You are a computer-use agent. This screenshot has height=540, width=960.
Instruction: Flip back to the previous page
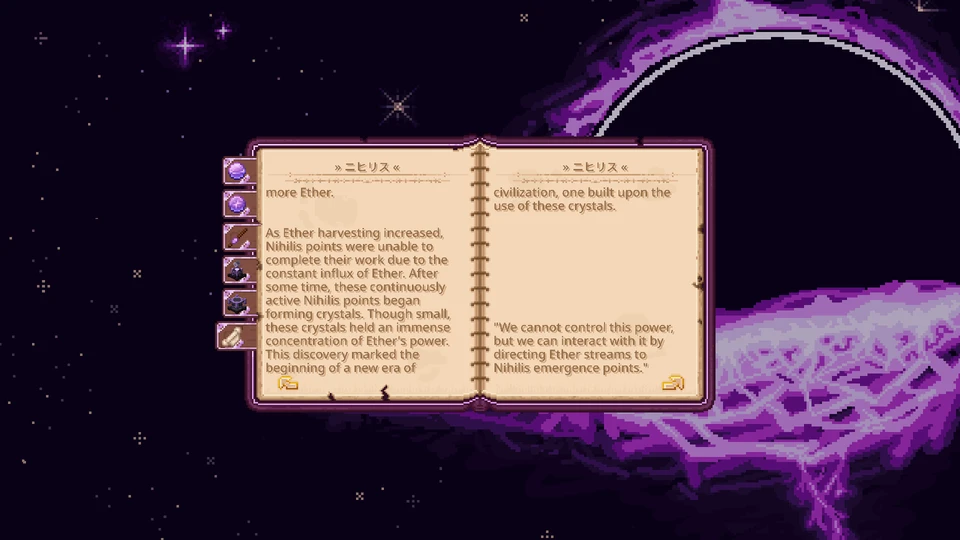point(288,382)
